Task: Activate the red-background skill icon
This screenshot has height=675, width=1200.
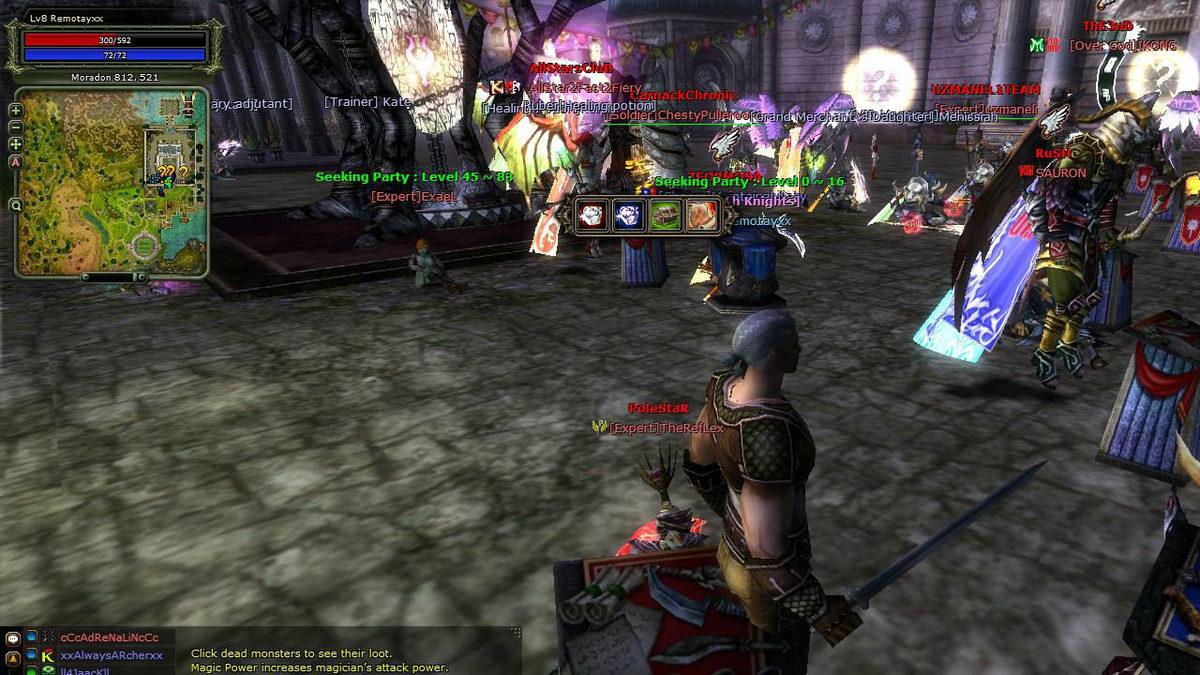Action: point(592,214)
